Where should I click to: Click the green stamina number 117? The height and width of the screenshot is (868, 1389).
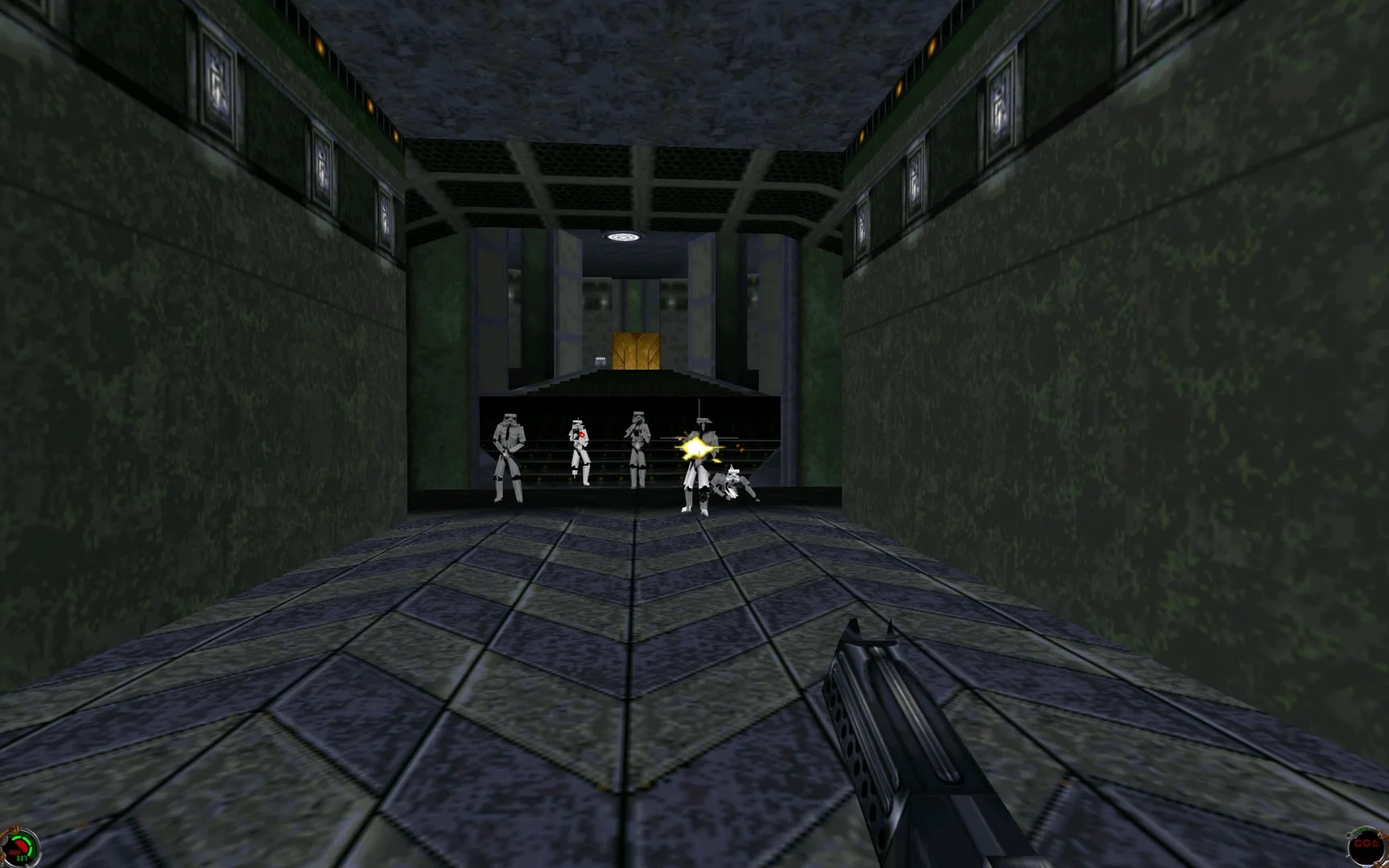pos(21,858)
